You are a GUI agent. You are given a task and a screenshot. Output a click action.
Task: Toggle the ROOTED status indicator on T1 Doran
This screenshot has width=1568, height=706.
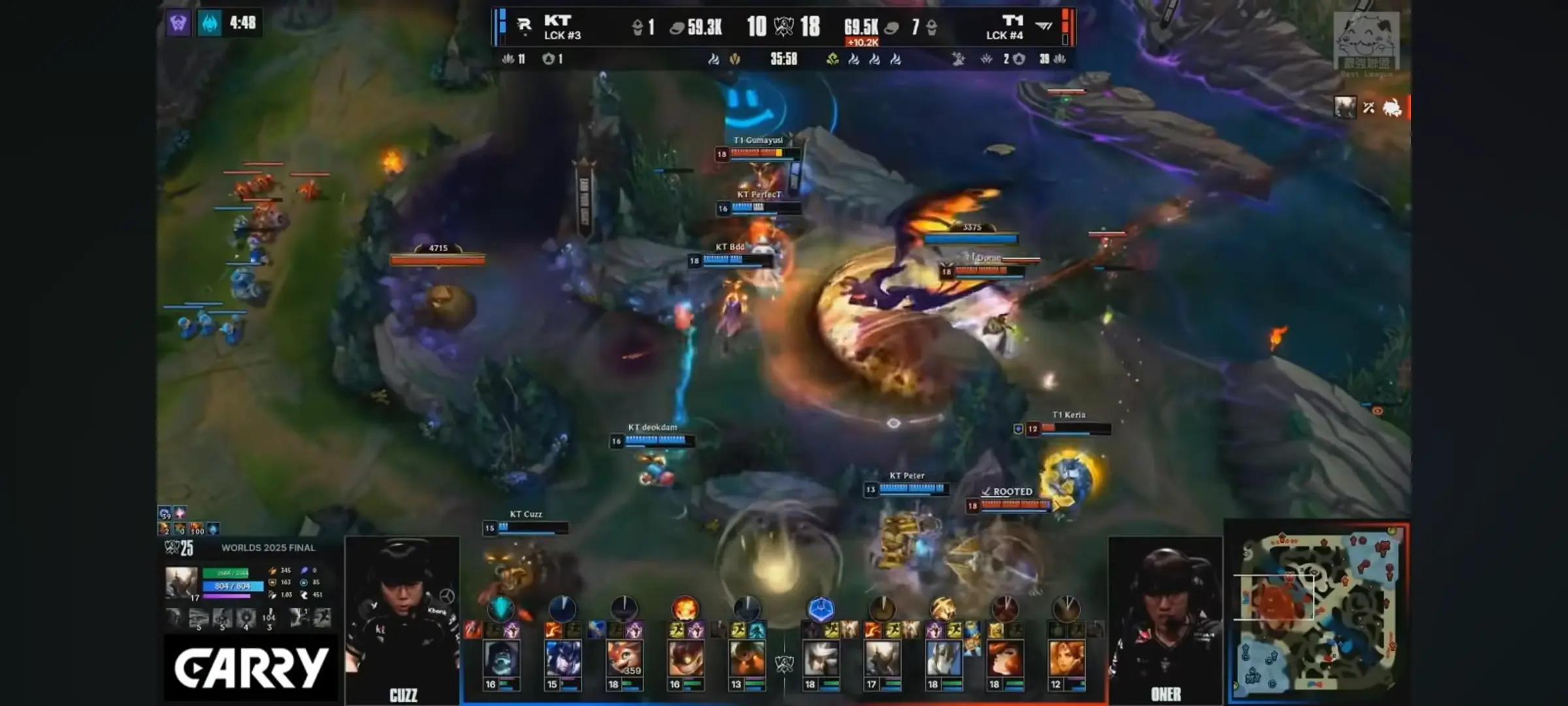(1008, 490)
